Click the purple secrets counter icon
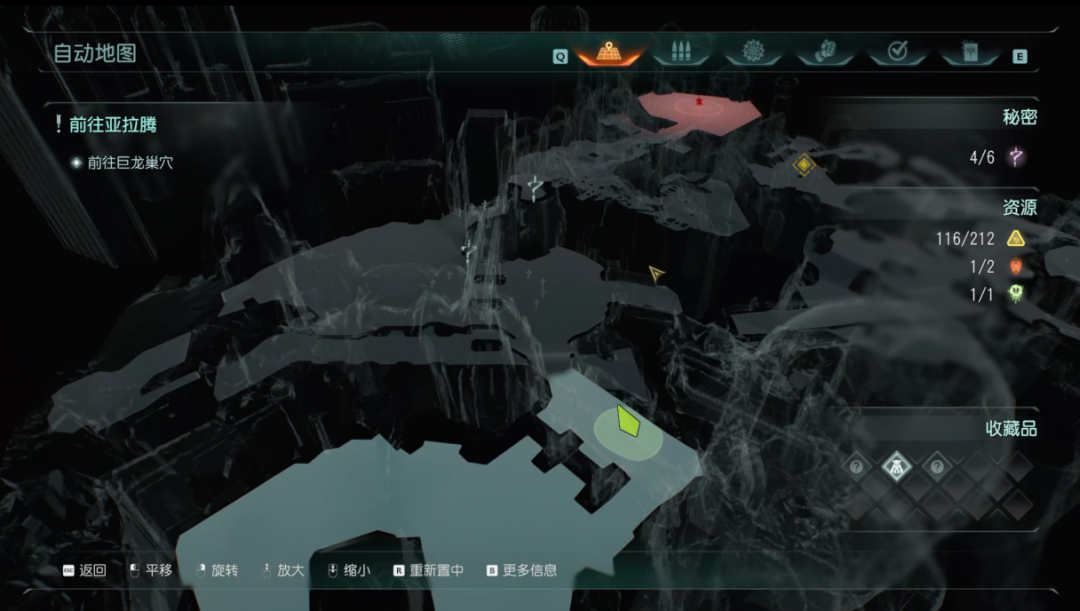This screenshot has height=611, width=1080. 1016,157
